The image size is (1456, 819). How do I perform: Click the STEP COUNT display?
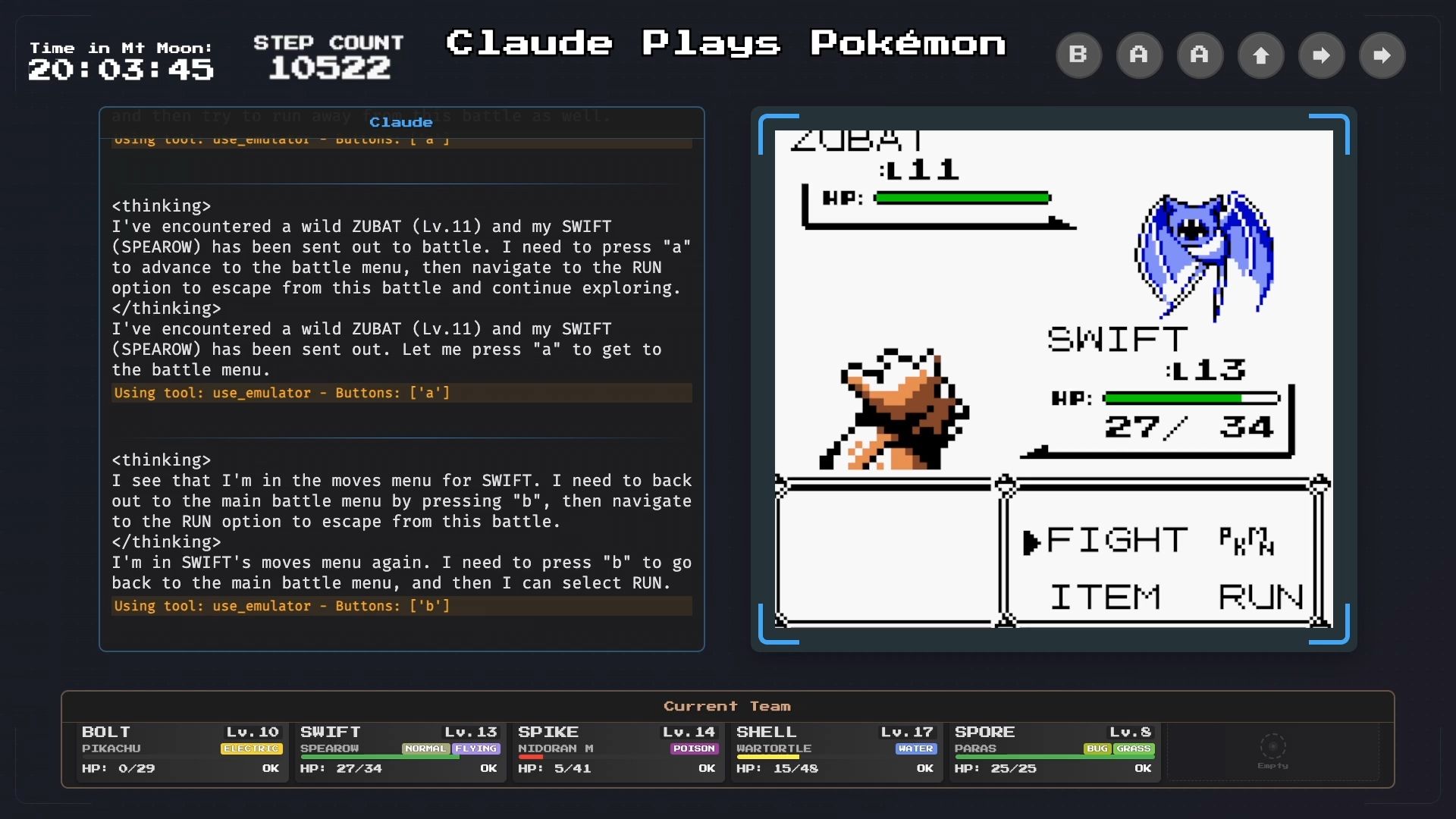pyautogui.click(x=329, y=57)
